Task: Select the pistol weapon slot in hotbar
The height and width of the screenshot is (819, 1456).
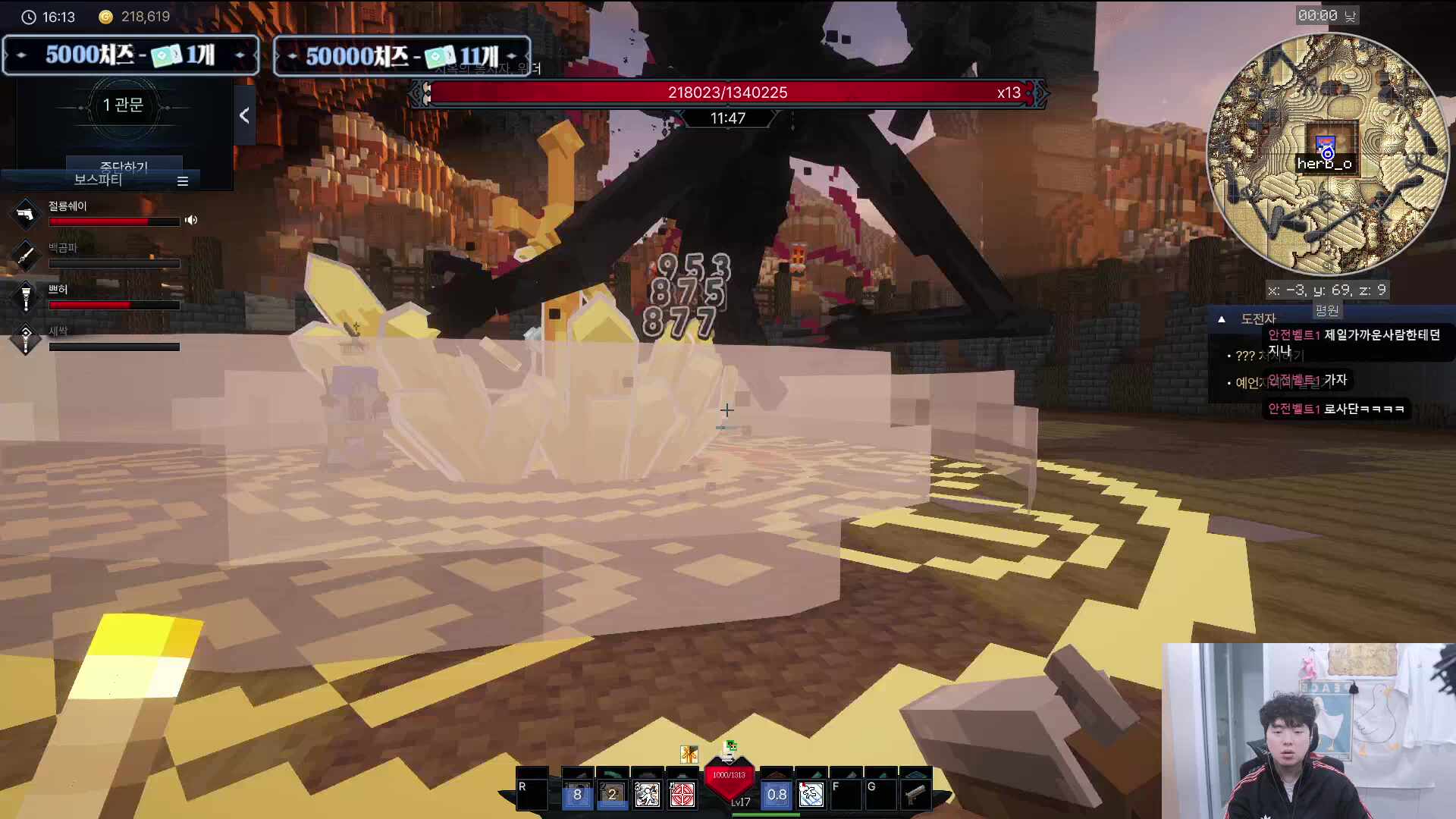Action: point(915,795)
